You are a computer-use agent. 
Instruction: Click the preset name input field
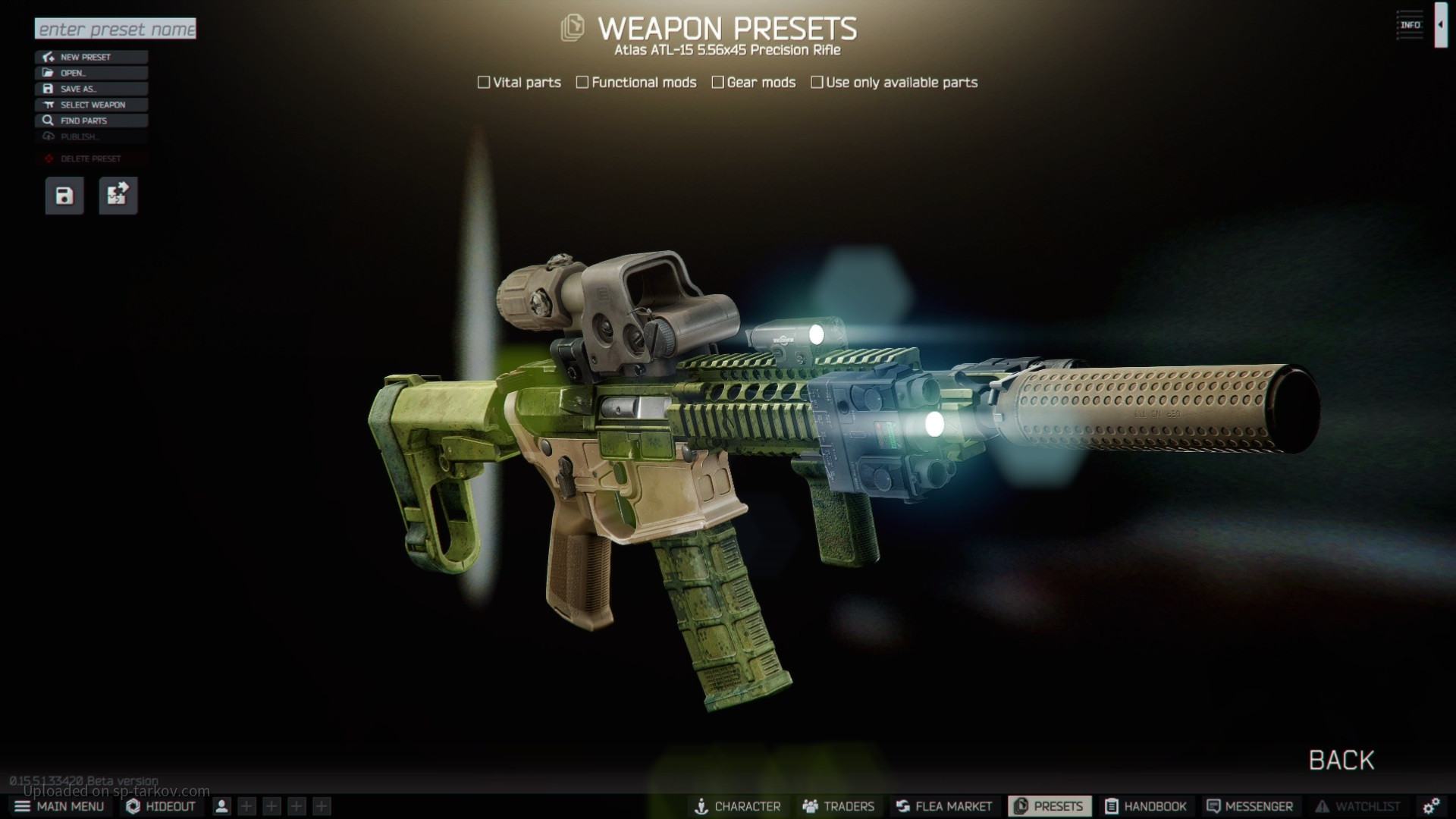[x=115, y=29]
